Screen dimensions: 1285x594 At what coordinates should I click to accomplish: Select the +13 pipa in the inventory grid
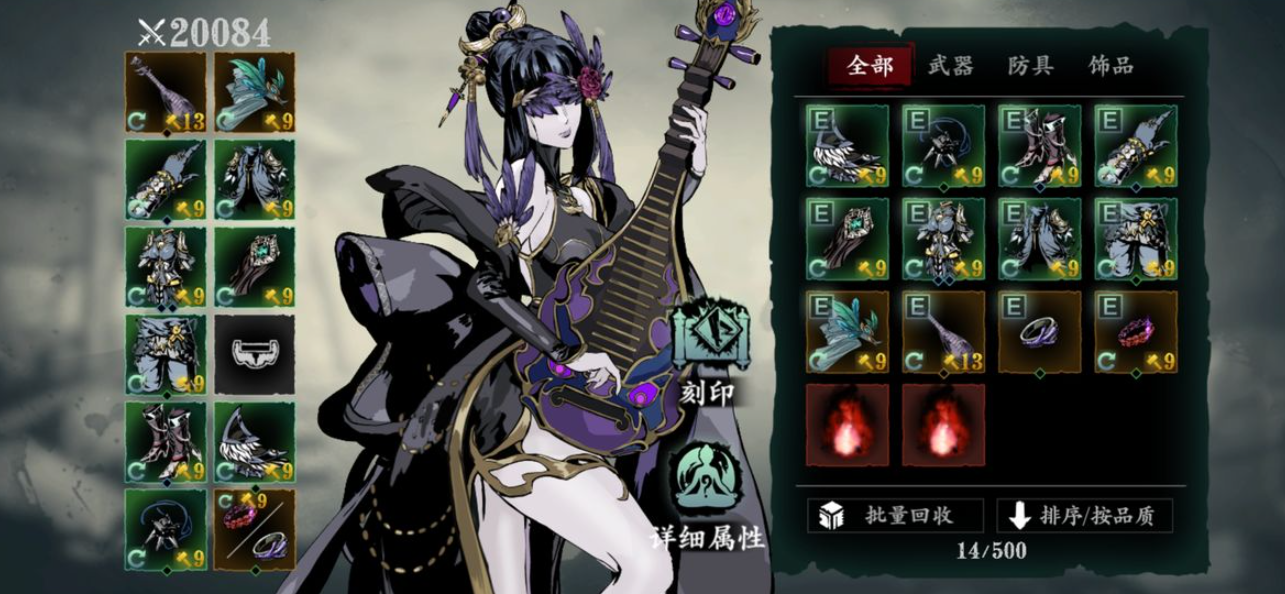pyautogui.click(x=944, y=332)
